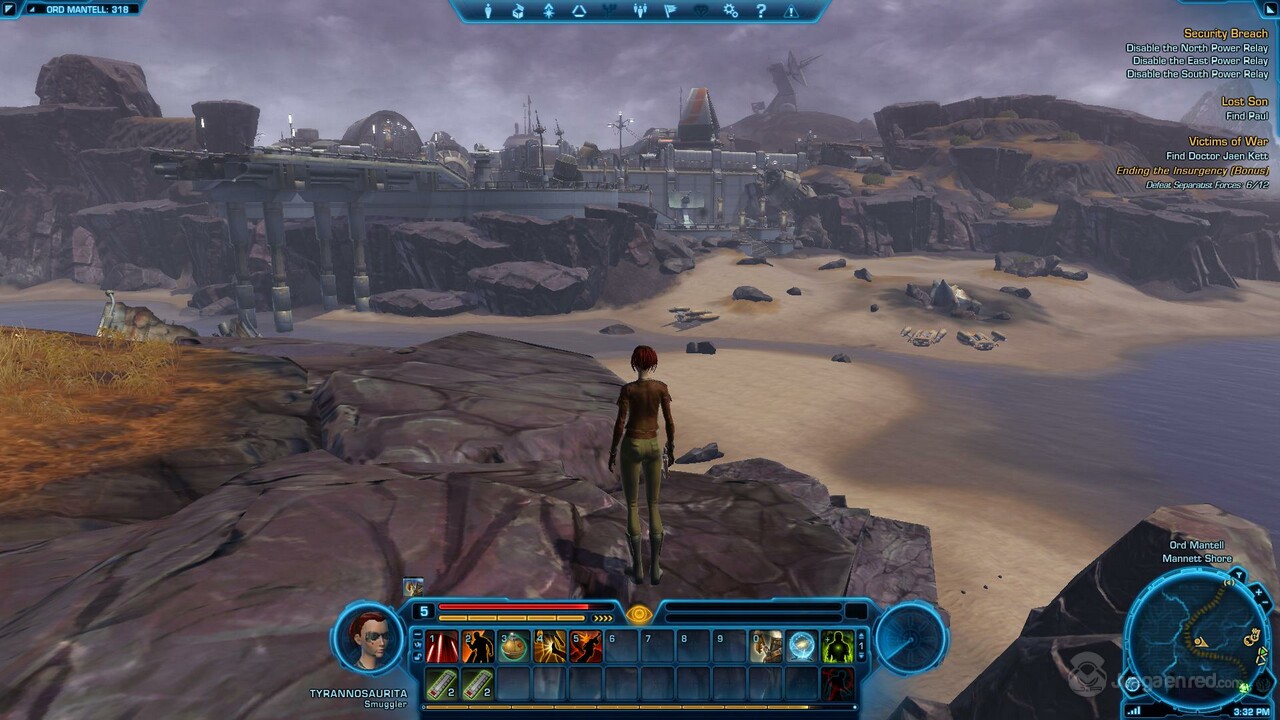
Task: Use the explosion ability in slot 5
Action: pos(586,646)
